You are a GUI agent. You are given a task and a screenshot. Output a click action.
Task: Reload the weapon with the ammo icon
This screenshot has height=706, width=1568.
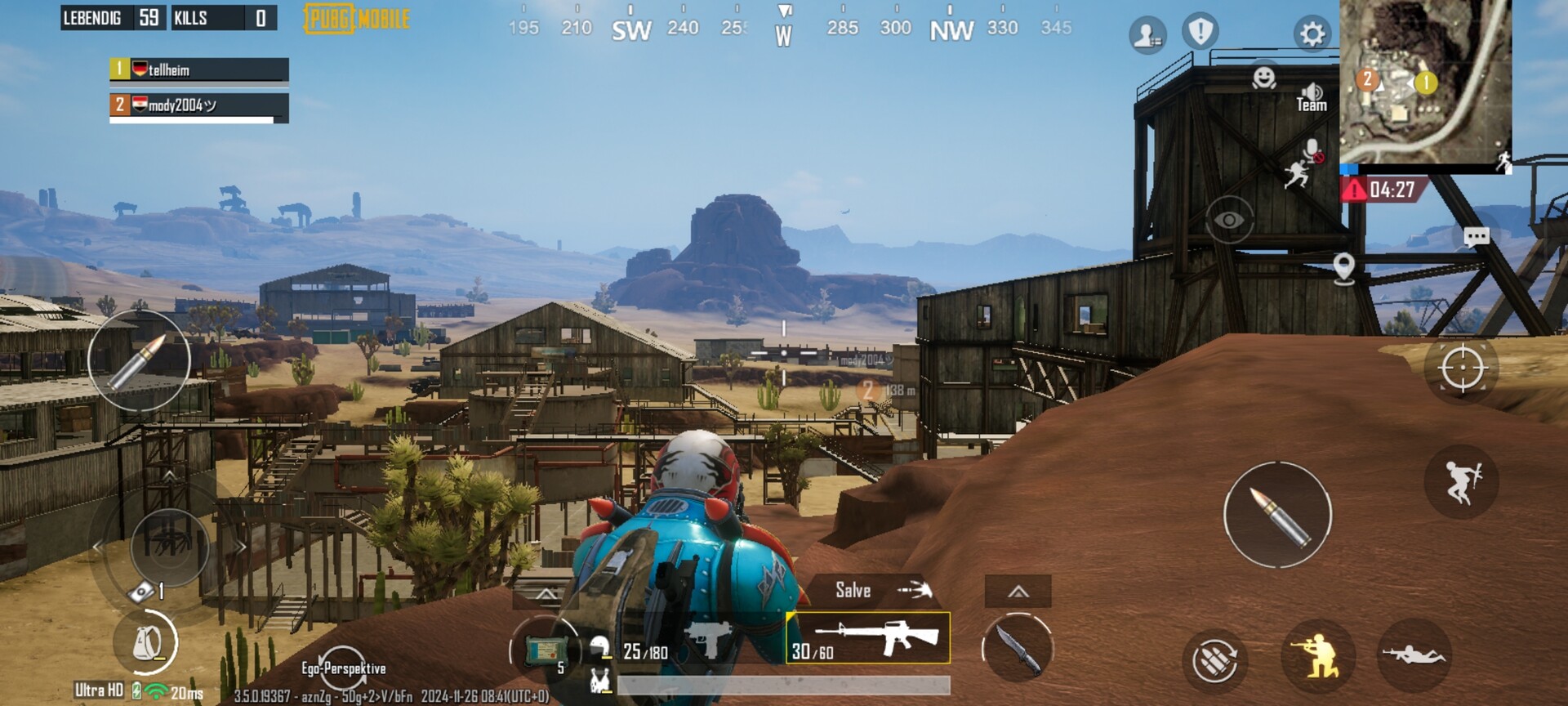[x=1214, y=659]
